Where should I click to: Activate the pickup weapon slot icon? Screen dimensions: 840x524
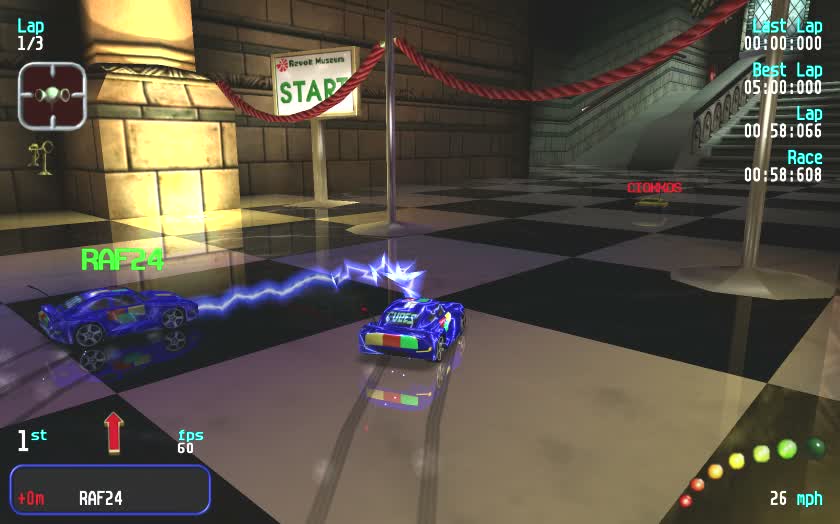pyautogui.click(x=52, y=95)
